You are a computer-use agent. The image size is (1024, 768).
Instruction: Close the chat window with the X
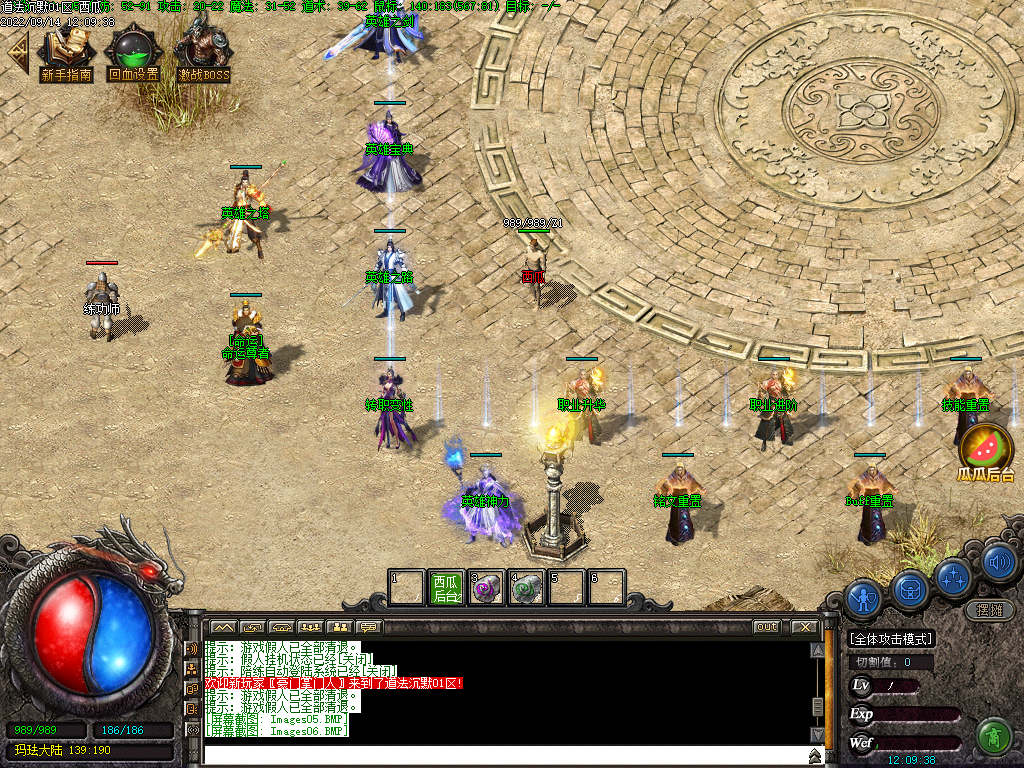coord(805,627)
